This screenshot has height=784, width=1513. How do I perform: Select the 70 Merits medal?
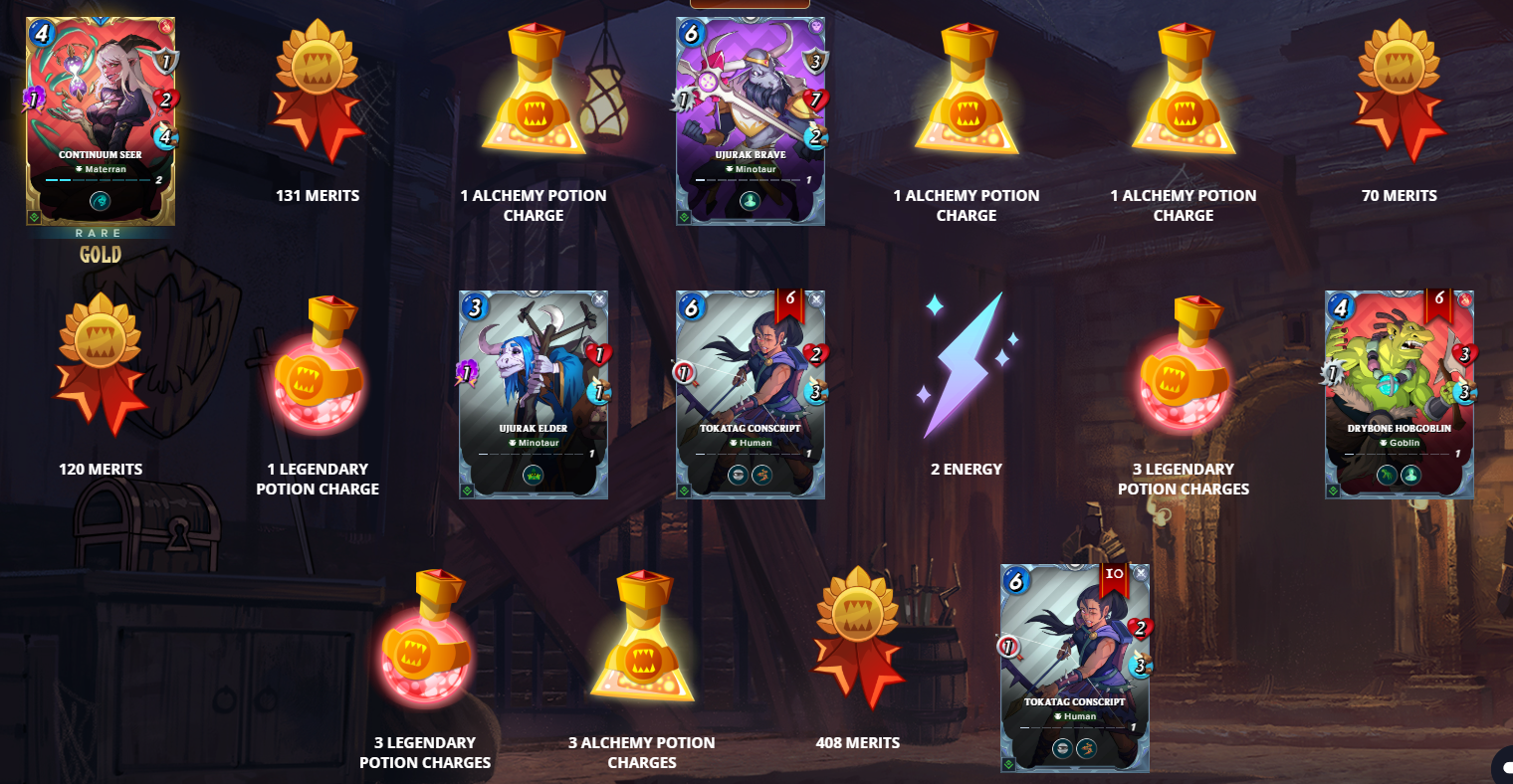[1400, 92]
